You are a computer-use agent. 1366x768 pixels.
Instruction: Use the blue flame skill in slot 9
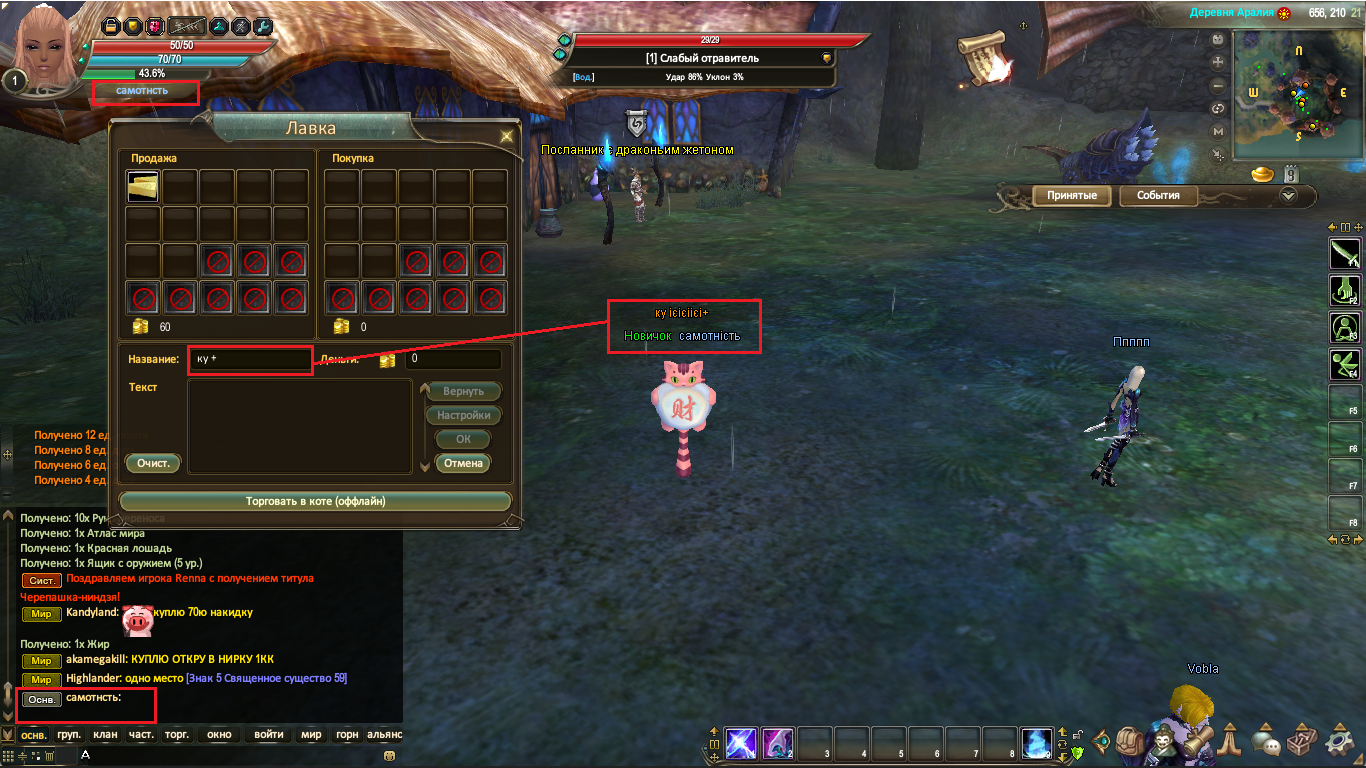(x=1037, y=743)
